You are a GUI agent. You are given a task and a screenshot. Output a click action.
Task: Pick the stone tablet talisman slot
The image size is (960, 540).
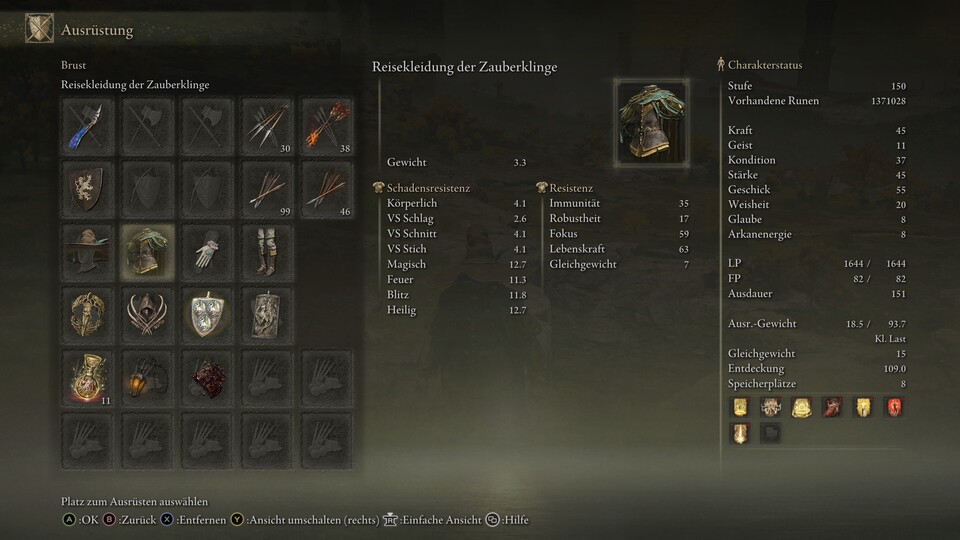click(x=267, y=313)
